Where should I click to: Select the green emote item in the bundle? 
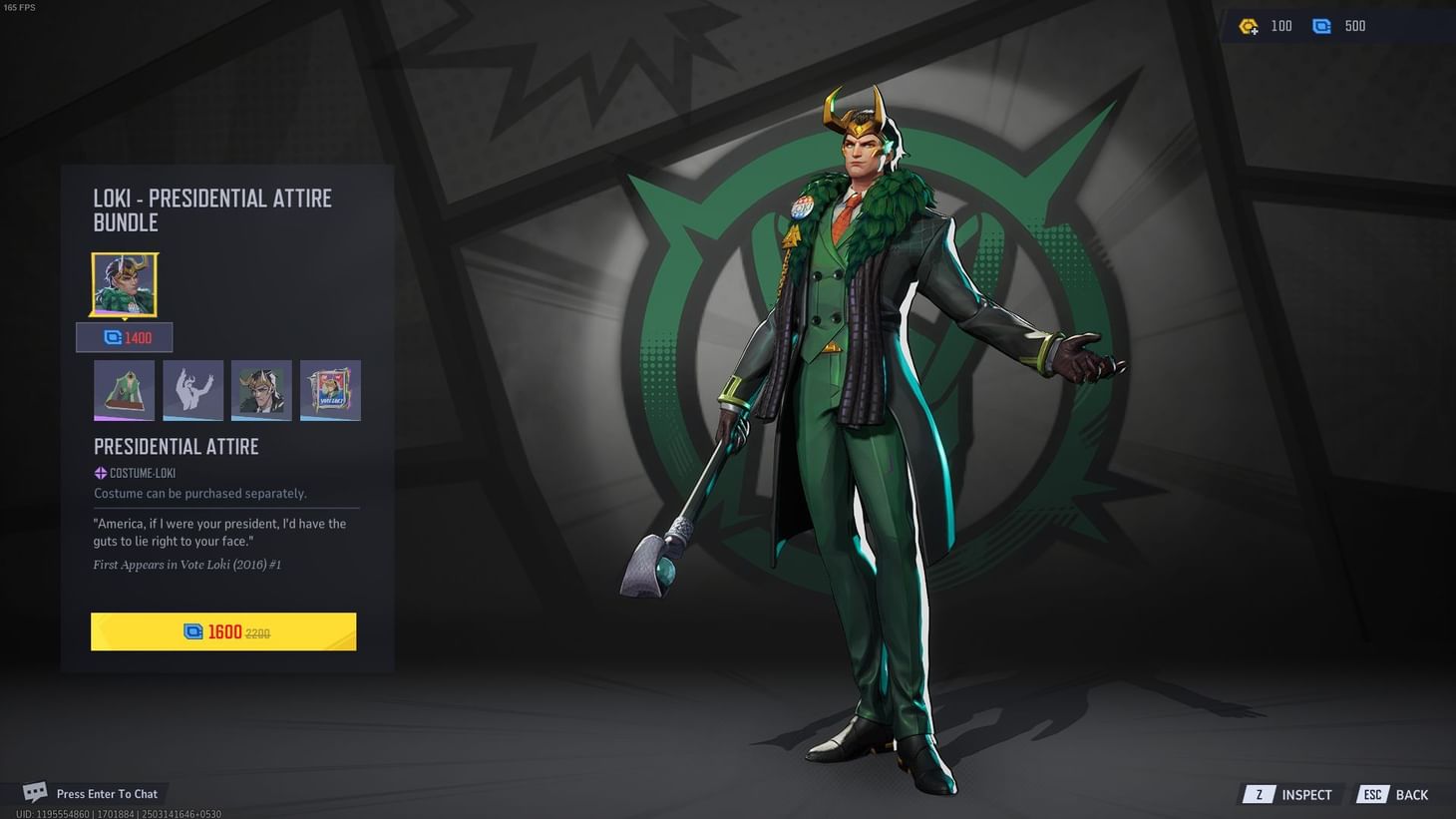tap(124, 389)
